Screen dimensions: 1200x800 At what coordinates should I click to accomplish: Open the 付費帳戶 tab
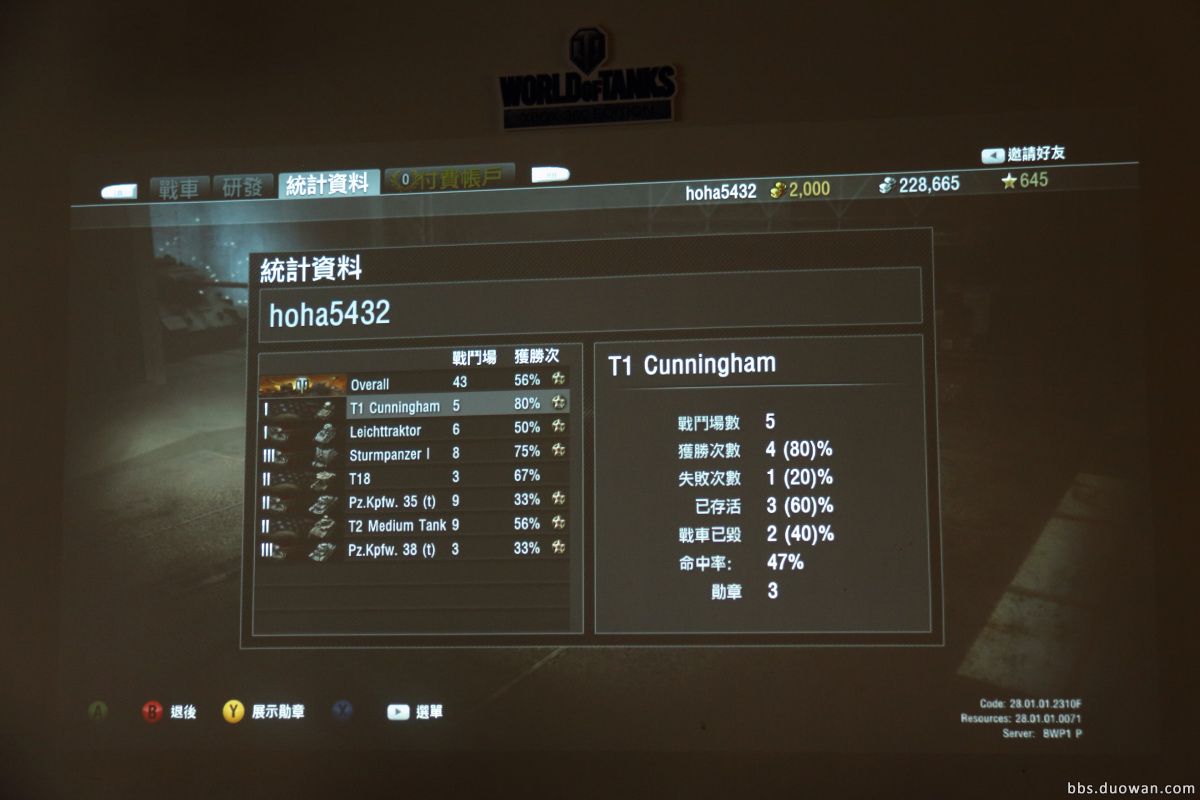pyautogui.click(x=450, y=178)
